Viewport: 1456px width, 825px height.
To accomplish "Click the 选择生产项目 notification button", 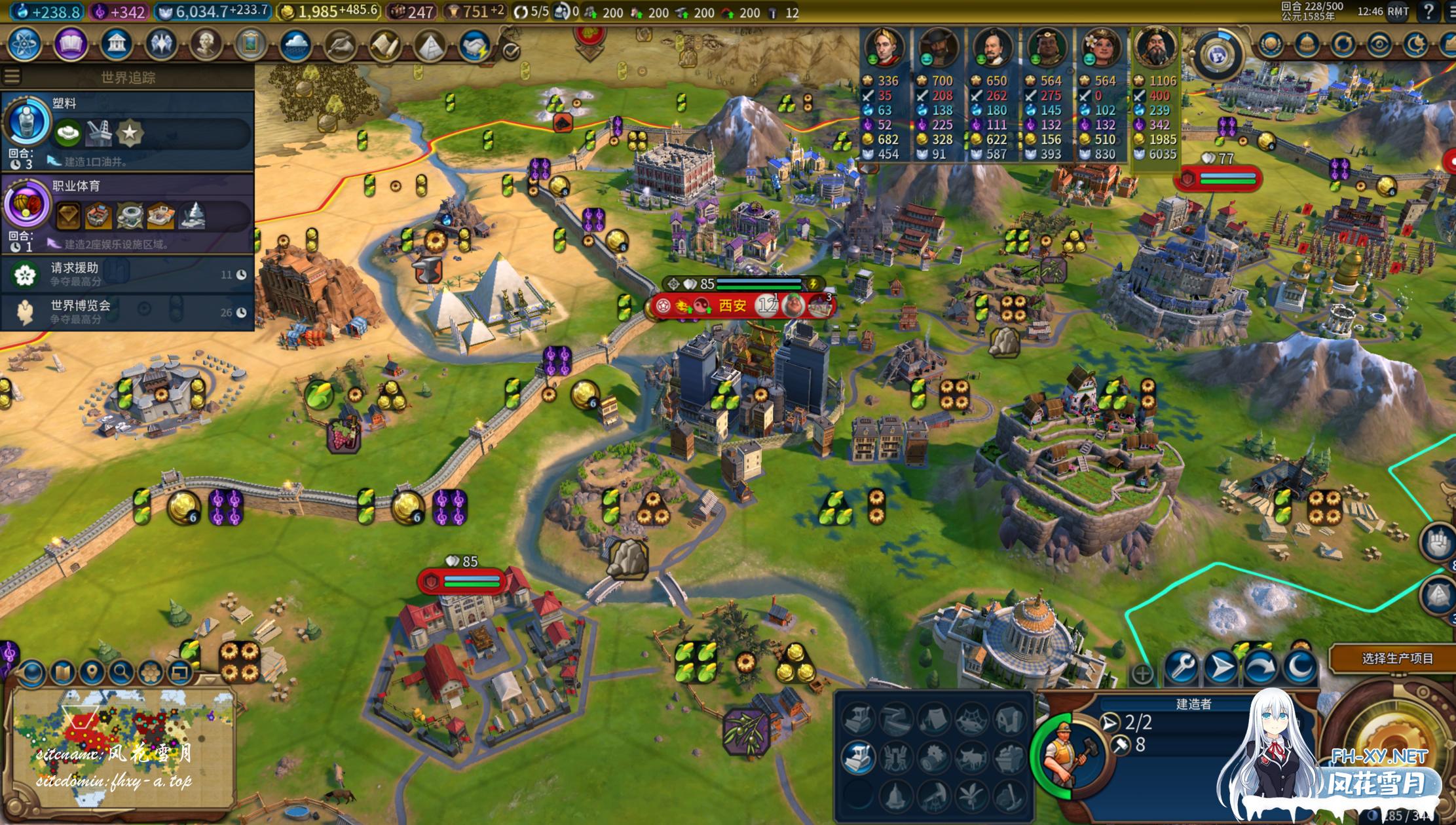I will click(1397, 659).
